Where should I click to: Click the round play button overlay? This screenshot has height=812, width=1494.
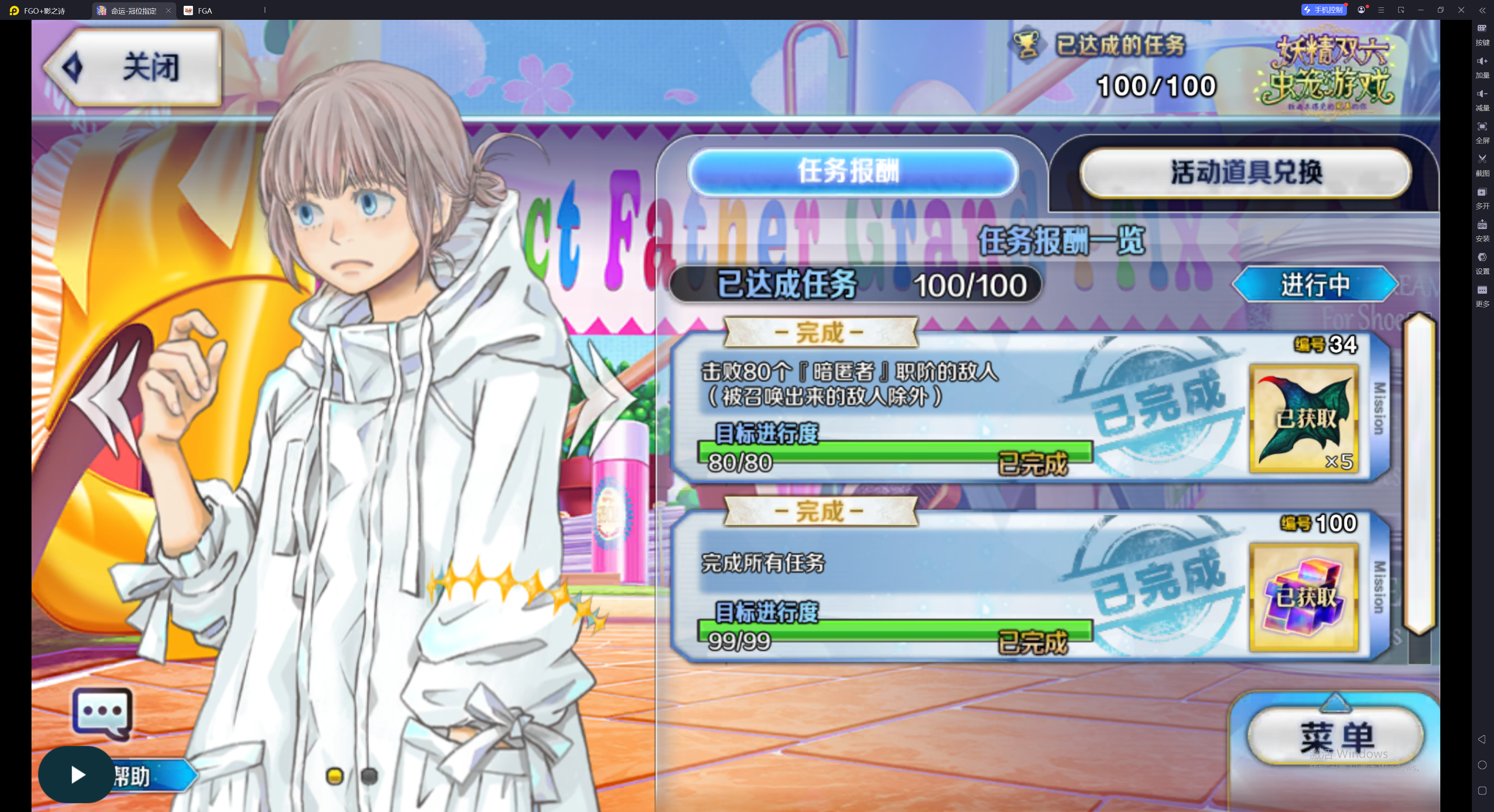coord(77,774)
